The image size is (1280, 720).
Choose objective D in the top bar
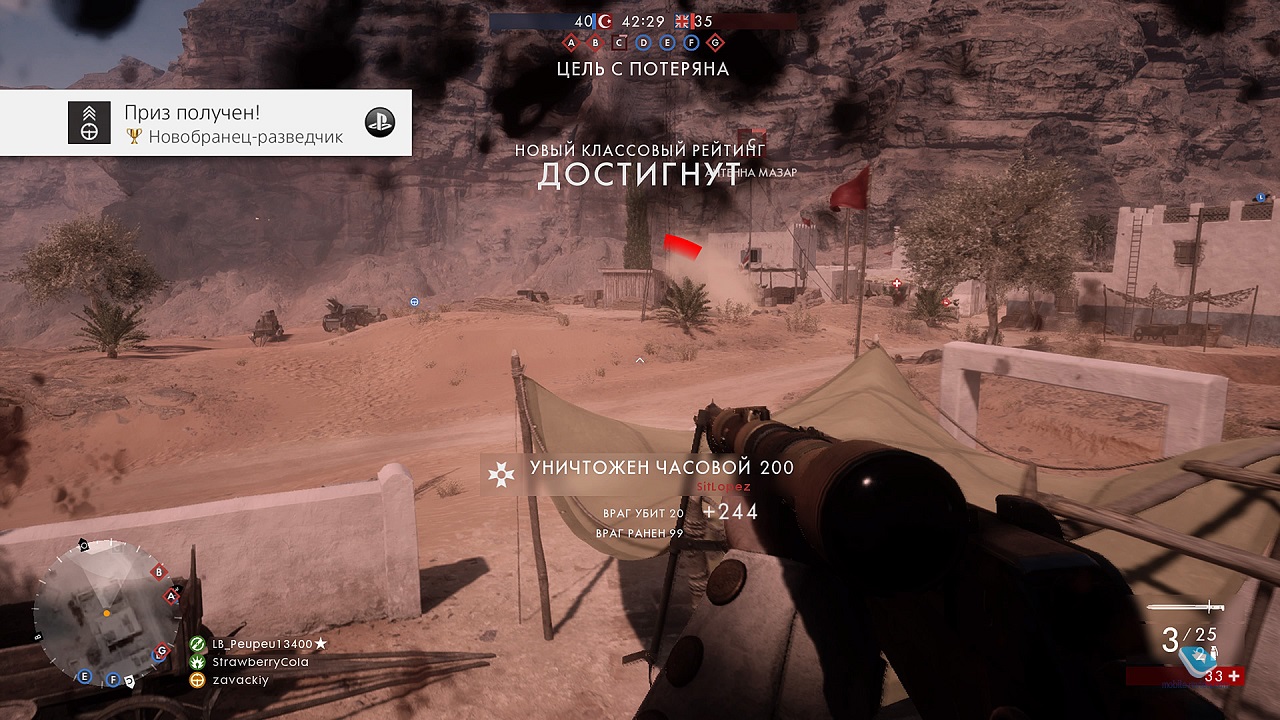pos(643,43)
